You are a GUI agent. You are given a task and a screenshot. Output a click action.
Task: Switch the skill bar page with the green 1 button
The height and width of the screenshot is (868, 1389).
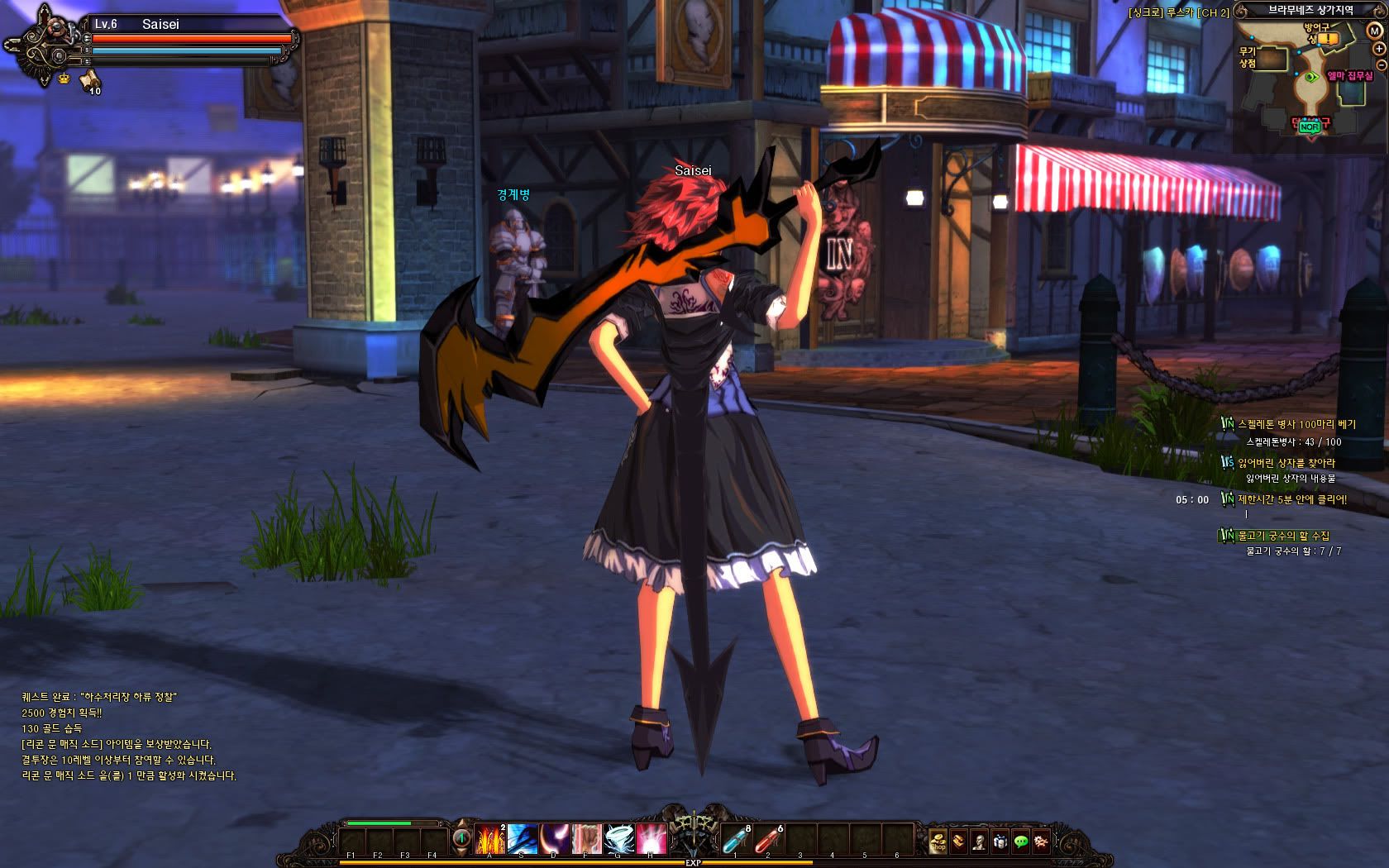[461, 838]
